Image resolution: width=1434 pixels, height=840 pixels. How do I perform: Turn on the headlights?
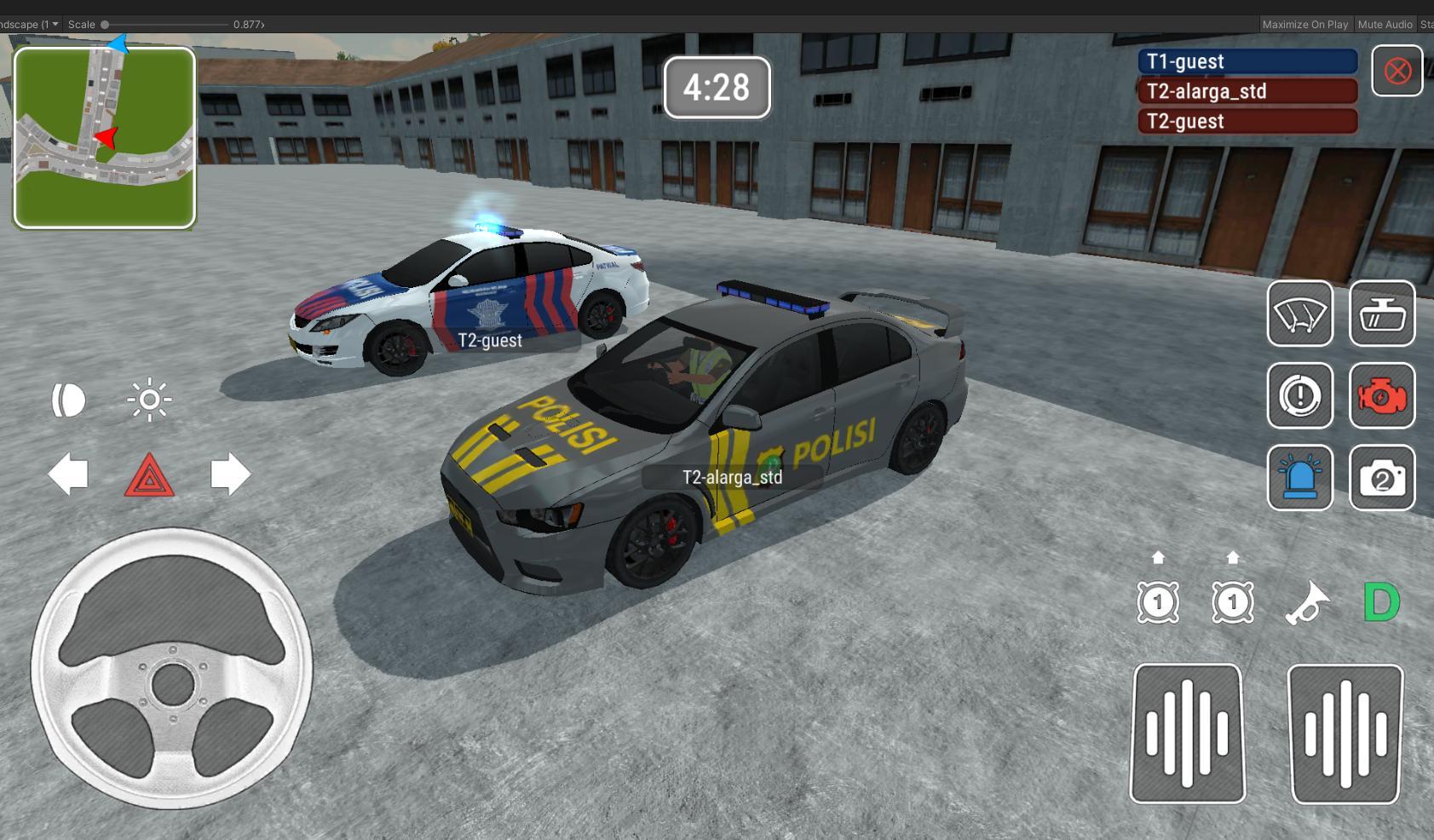(68, 398)
